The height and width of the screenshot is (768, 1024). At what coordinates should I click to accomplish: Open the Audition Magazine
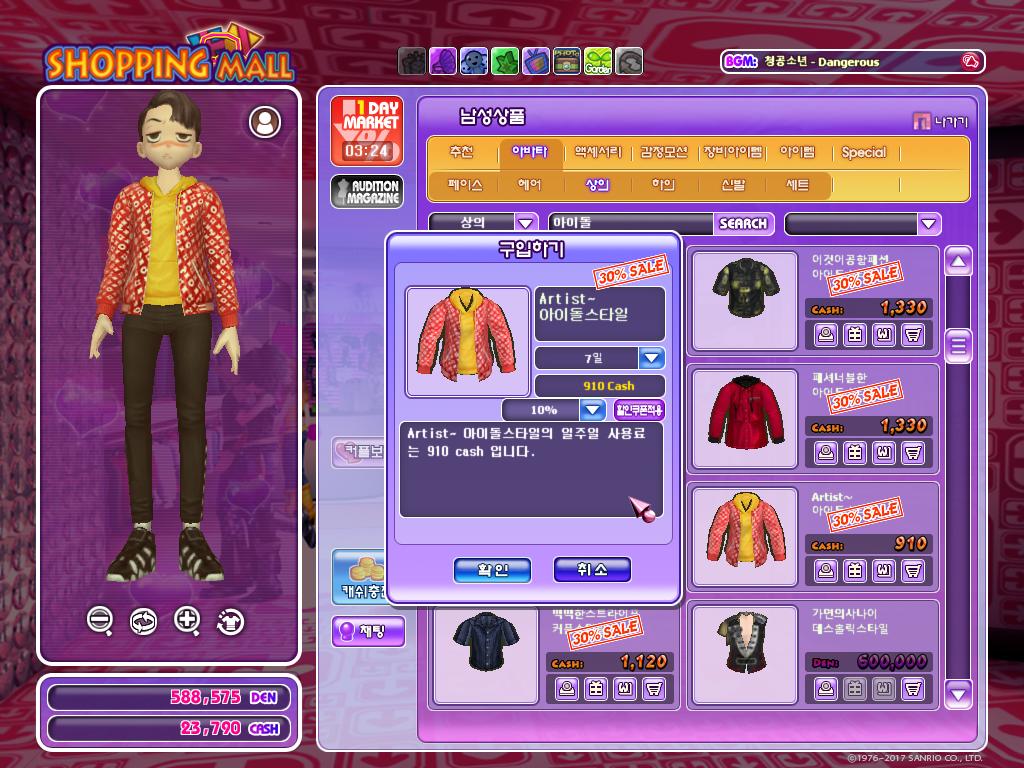[x=367, y=191]
